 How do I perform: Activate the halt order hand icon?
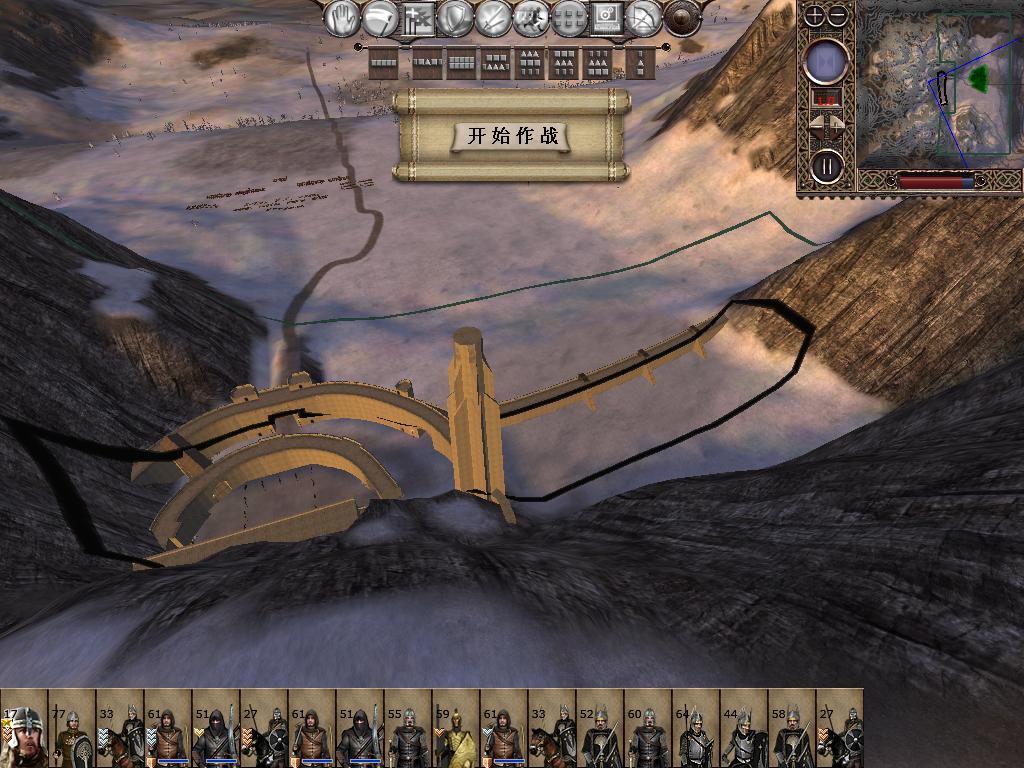pos(343,18)
